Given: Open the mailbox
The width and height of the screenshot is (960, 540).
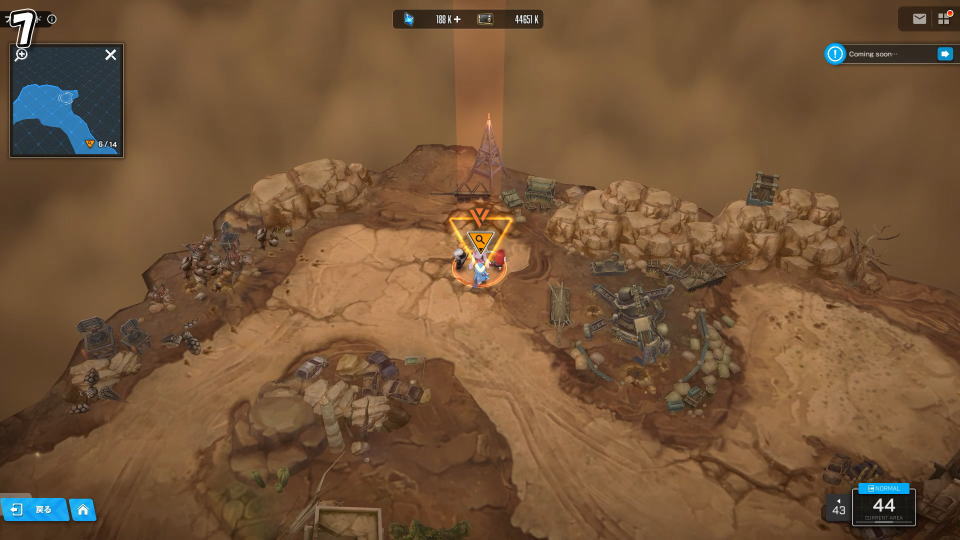Looking at the screenshot, I should pos(919,19).
